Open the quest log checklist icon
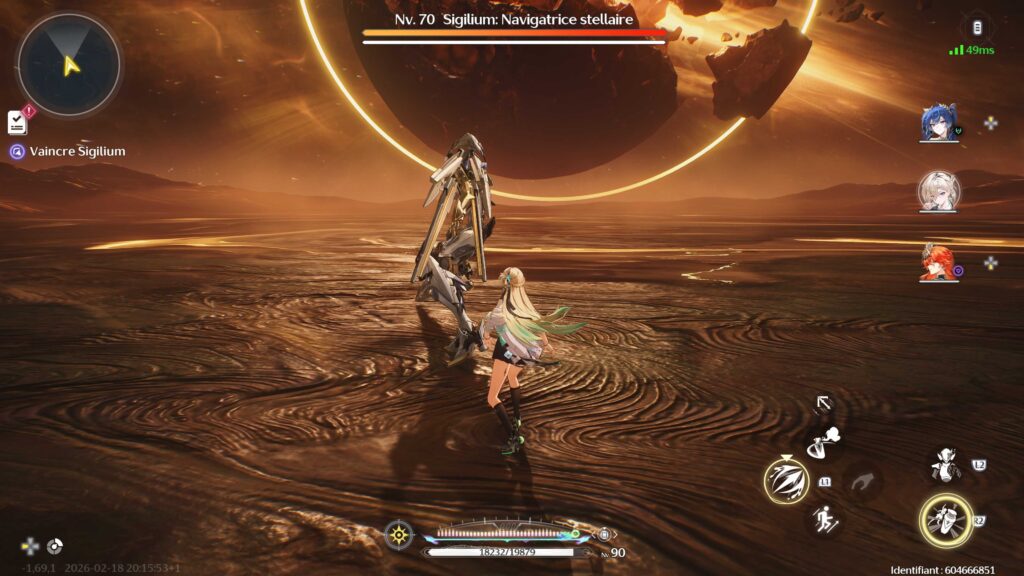This screenshot has width=1024, height=576. pos(18,122)
